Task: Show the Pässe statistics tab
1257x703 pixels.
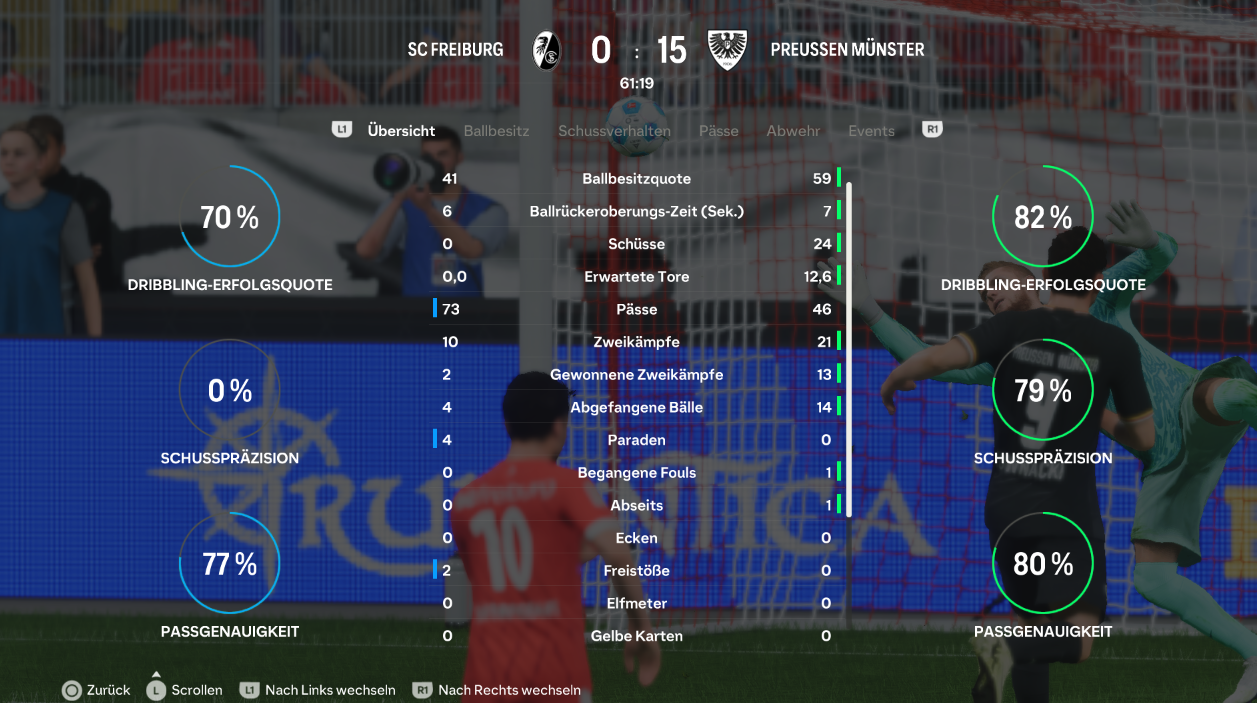Action: click(718, 131)
